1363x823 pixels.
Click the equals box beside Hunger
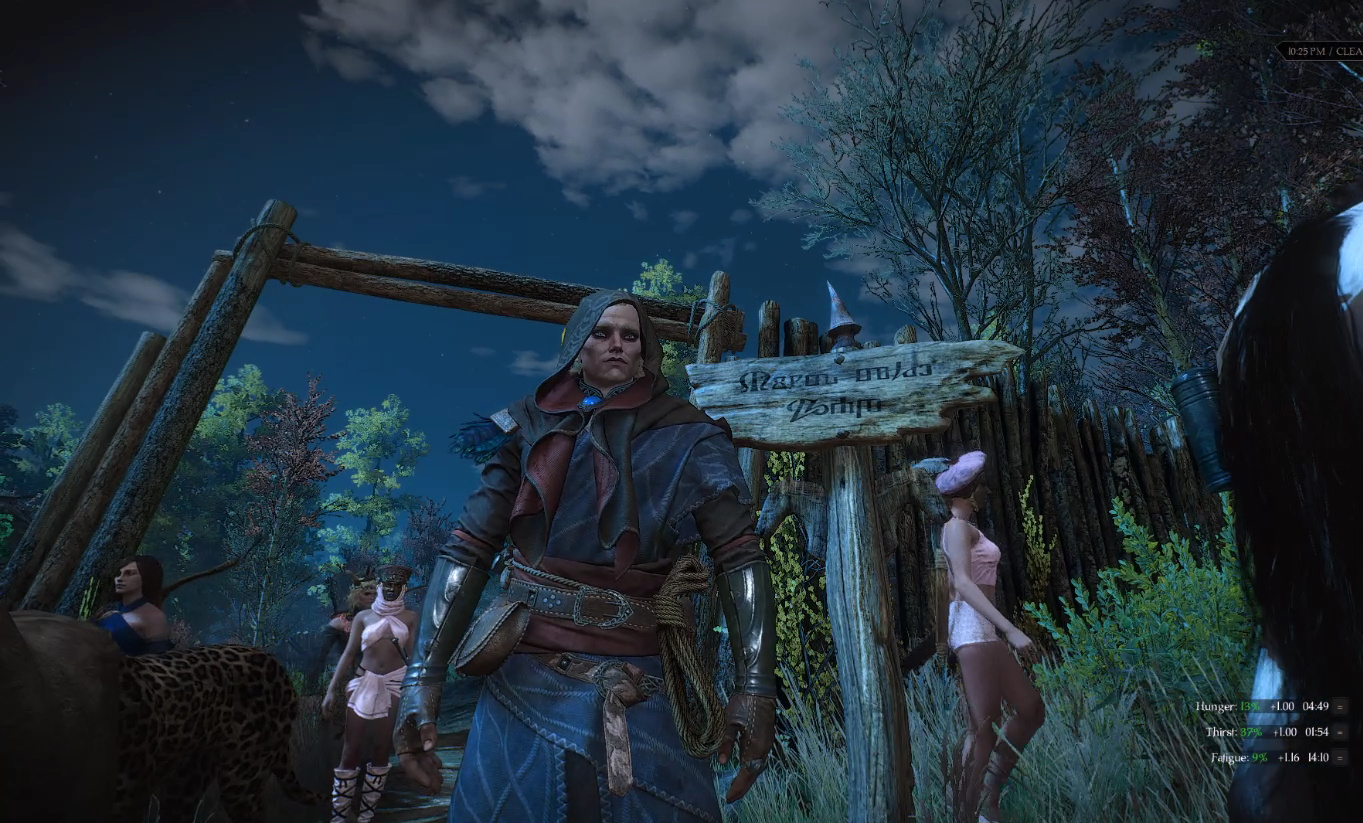pos(1340,706)
